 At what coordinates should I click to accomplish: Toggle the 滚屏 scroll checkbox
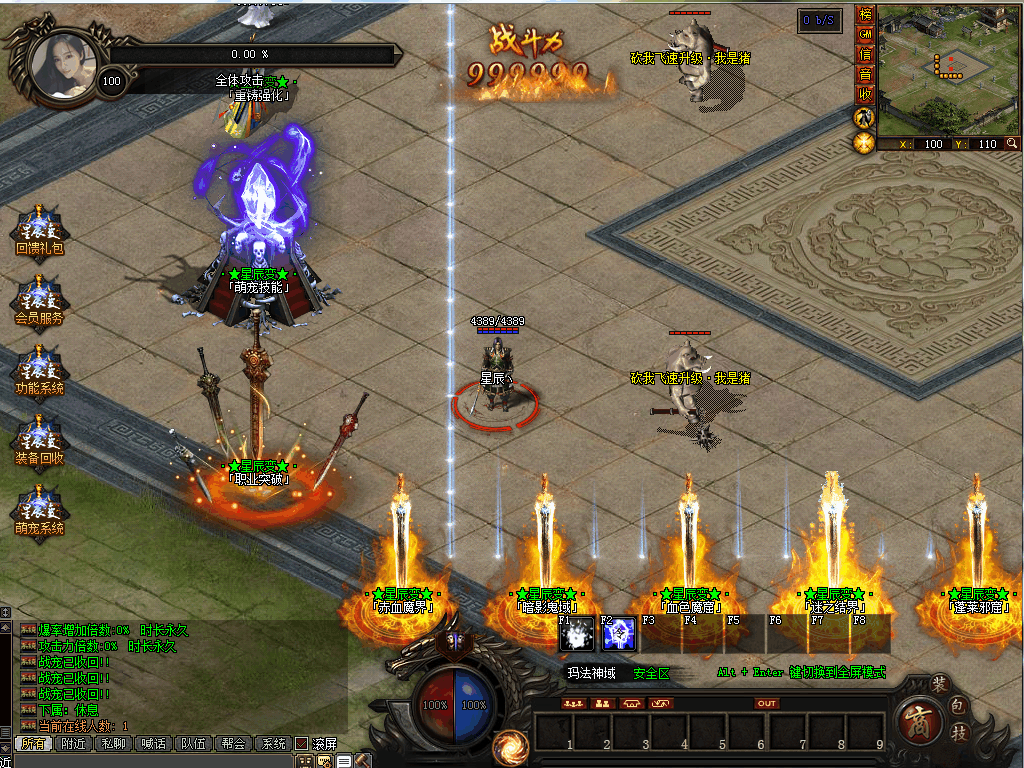pos(301,744)
